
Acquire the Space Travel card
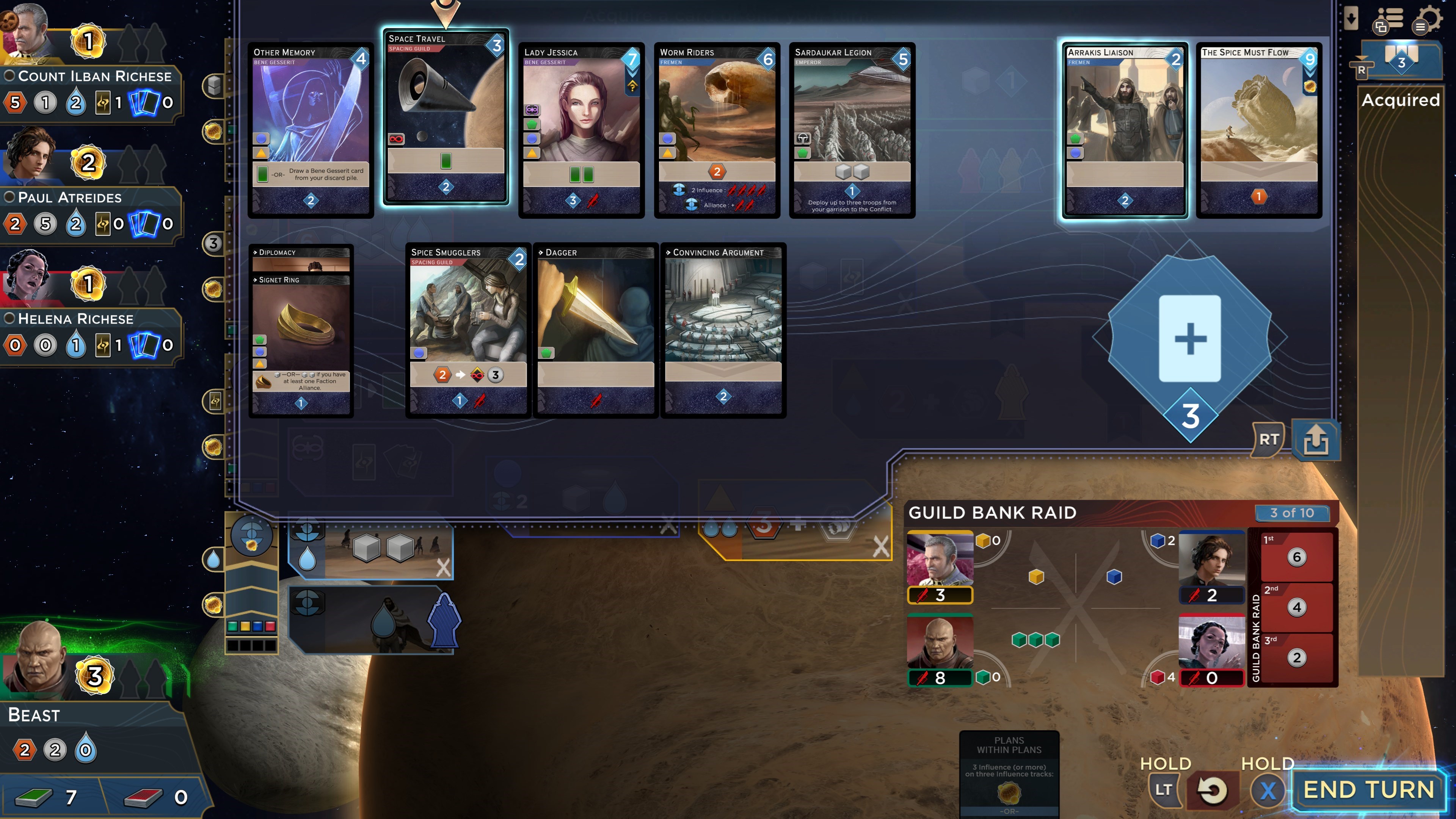point(446,116)
